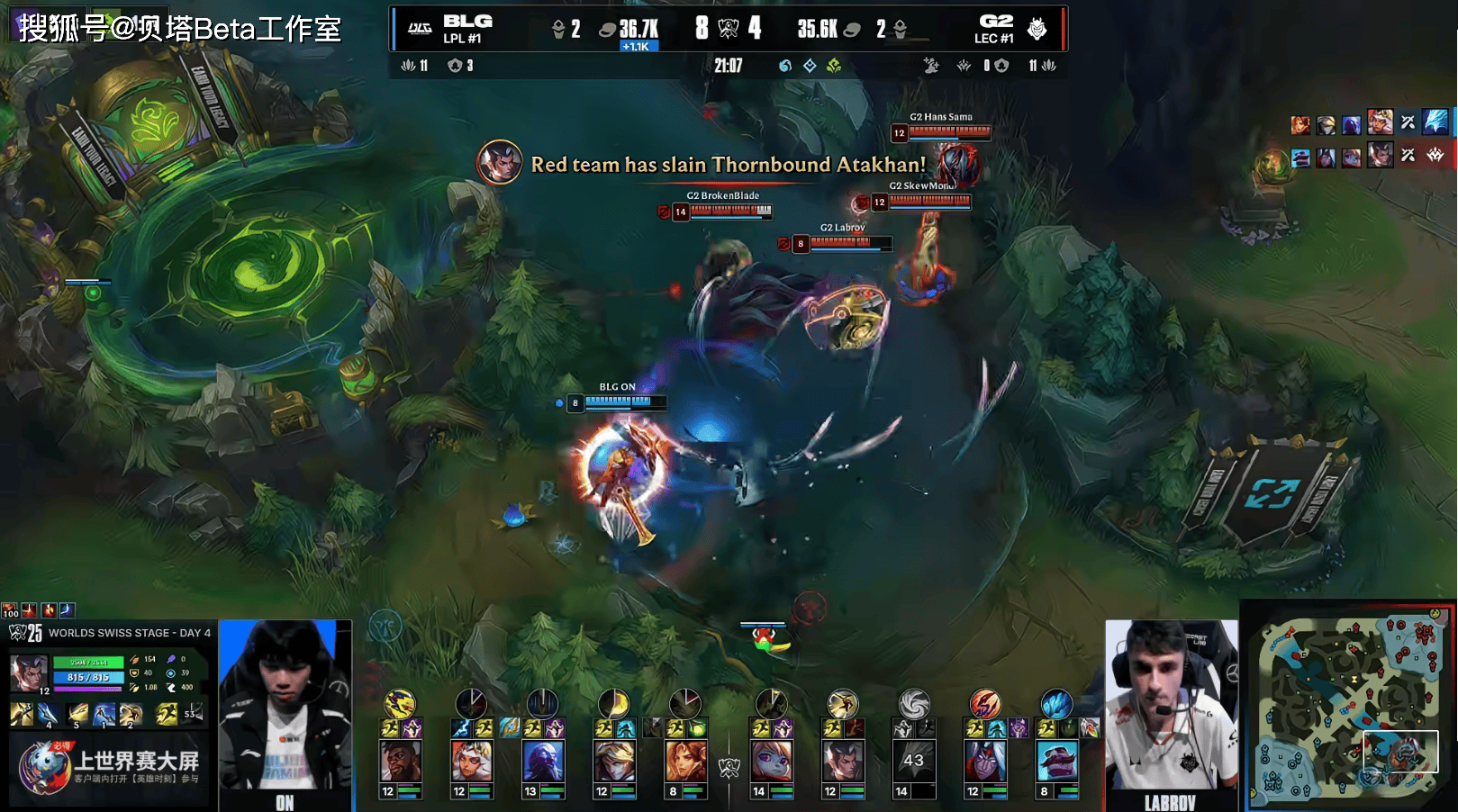Open the Chinese Worlds big-screen promo banner
The width and height of the screenshot is (1458, 812).
(110, 766)
